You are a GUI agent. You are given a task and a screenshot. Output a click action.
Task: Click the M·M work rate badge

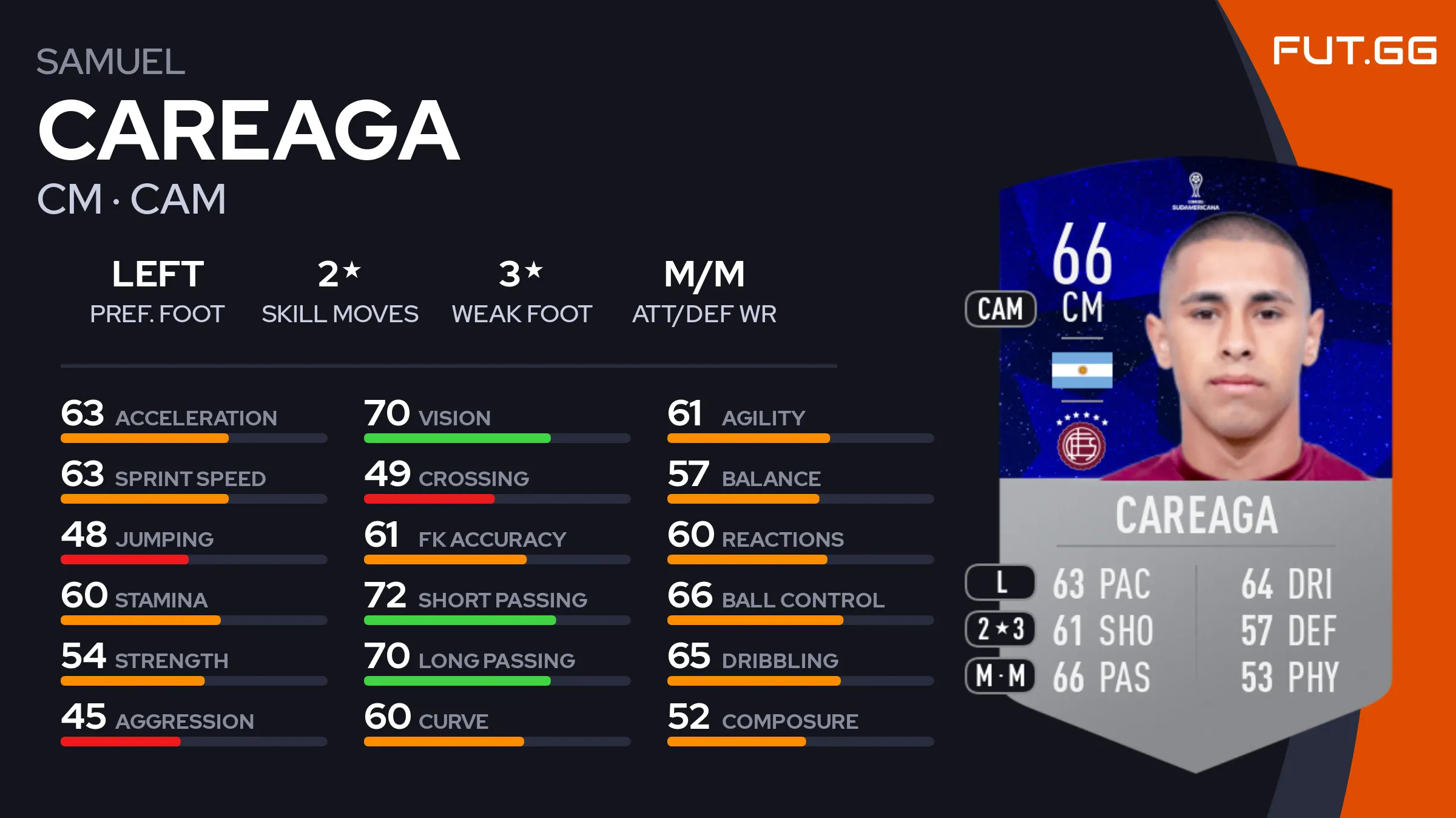click(x=1000, y=675)
